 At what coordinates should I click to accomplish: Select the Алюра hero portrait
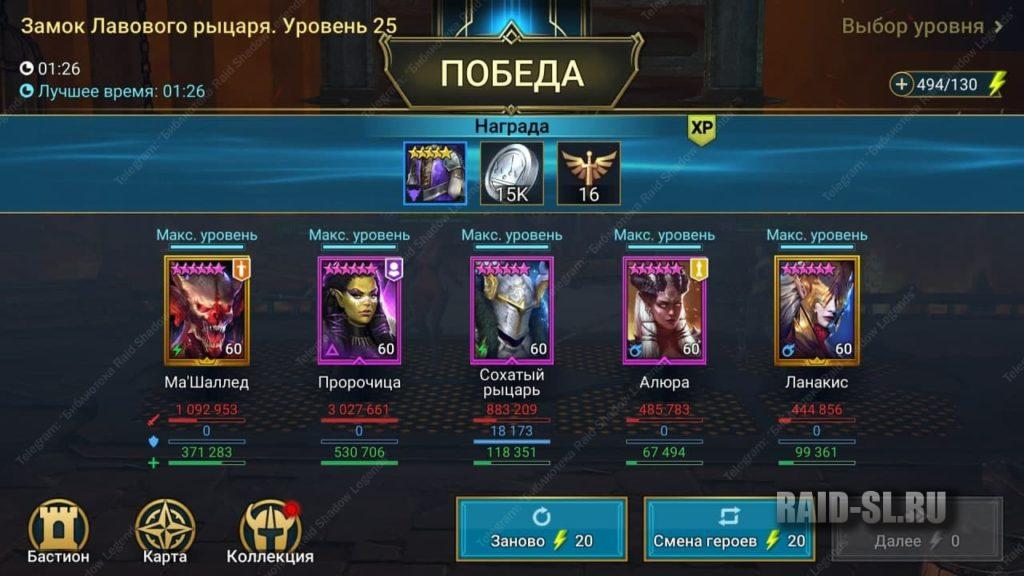(x=664, y=311)
